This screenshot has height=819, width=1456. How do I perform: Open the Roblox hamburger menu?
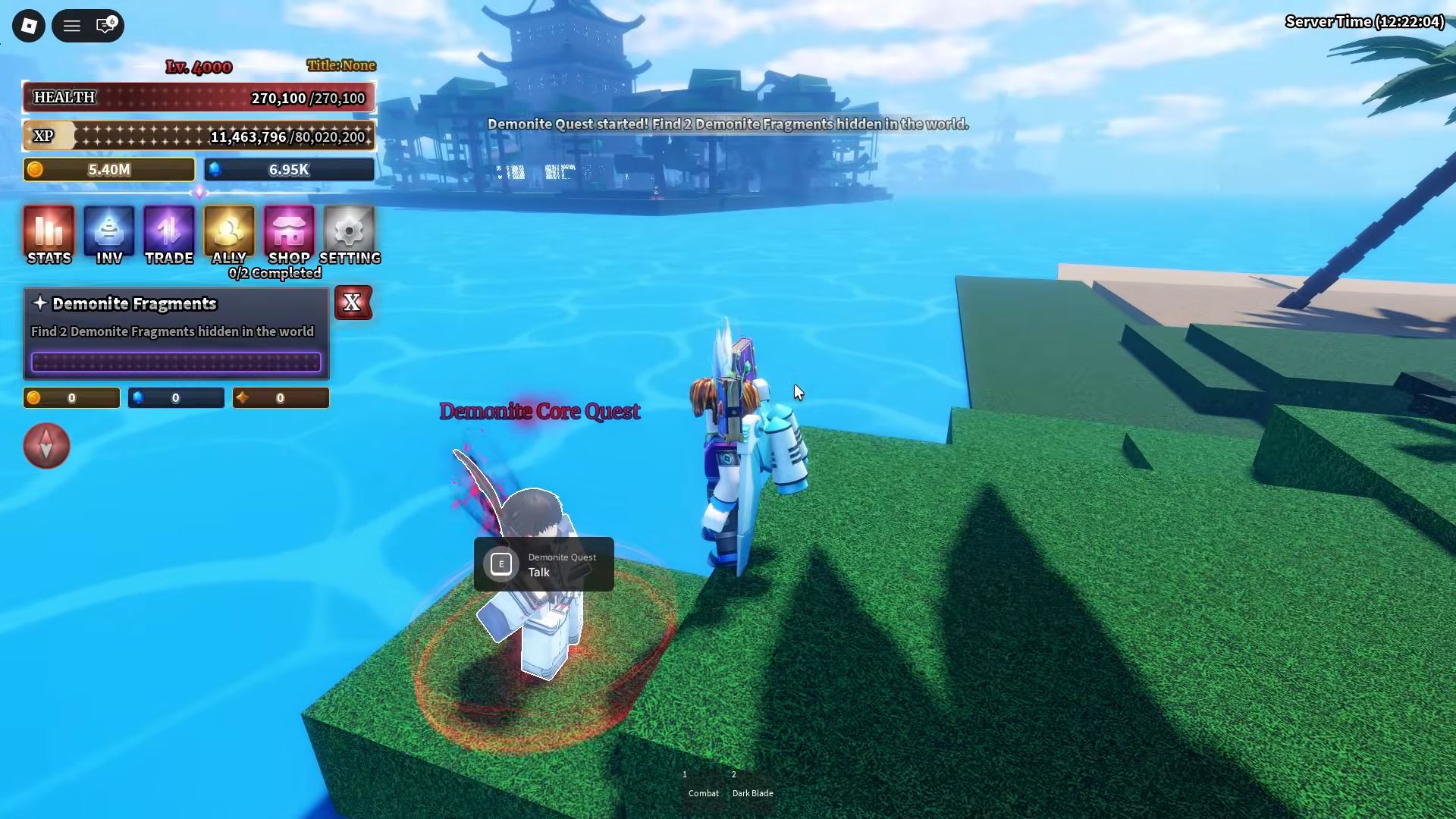click(x=72, y=26)
